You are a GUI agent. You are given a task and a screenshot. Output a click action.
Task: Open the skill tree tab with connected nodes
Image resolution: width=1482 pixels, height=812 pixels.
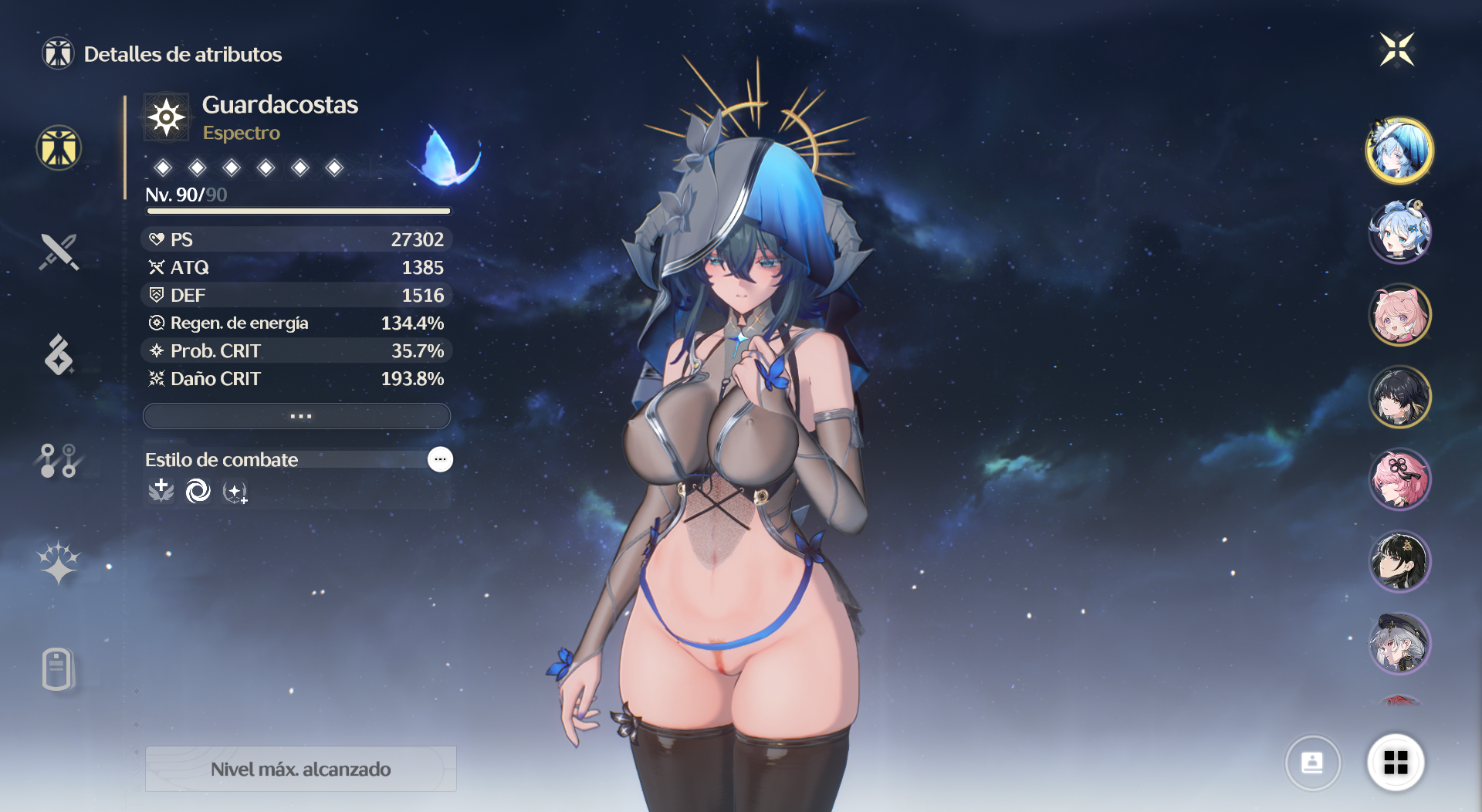coord(59,460)
